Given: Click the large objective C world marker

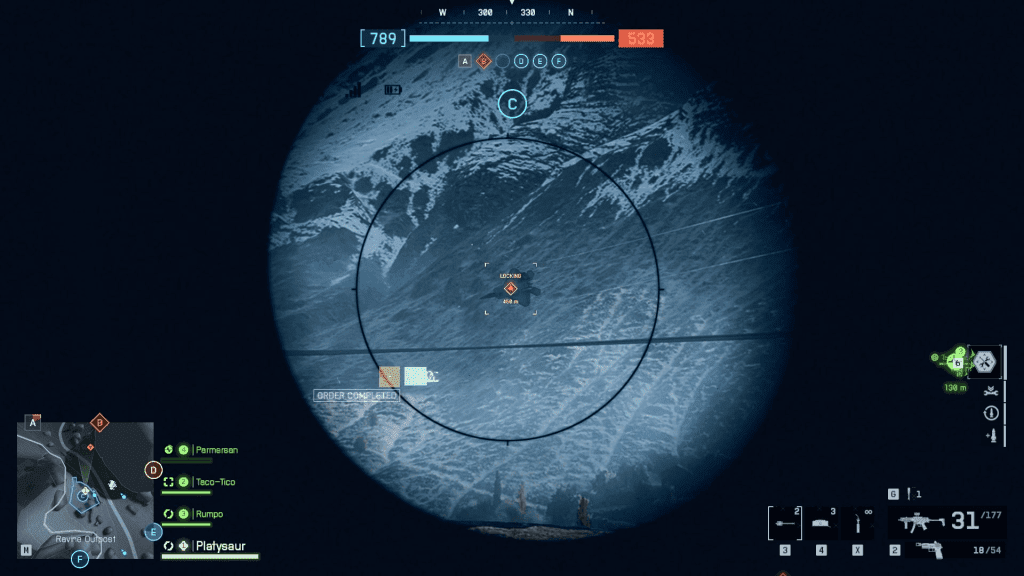Looking at the screenshot, I should click(x=512, y=103).
